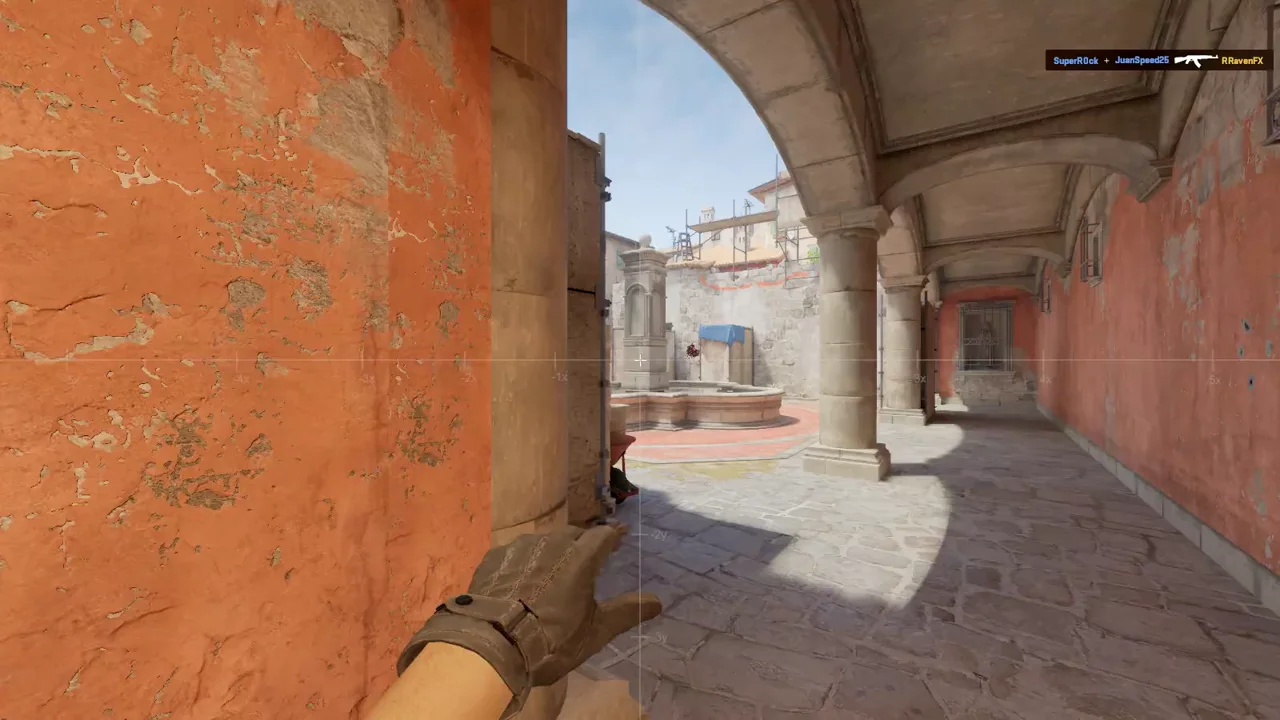Click the '-3y' marker on vertical ruler
1280x720 pixels.
coord(661,637)
